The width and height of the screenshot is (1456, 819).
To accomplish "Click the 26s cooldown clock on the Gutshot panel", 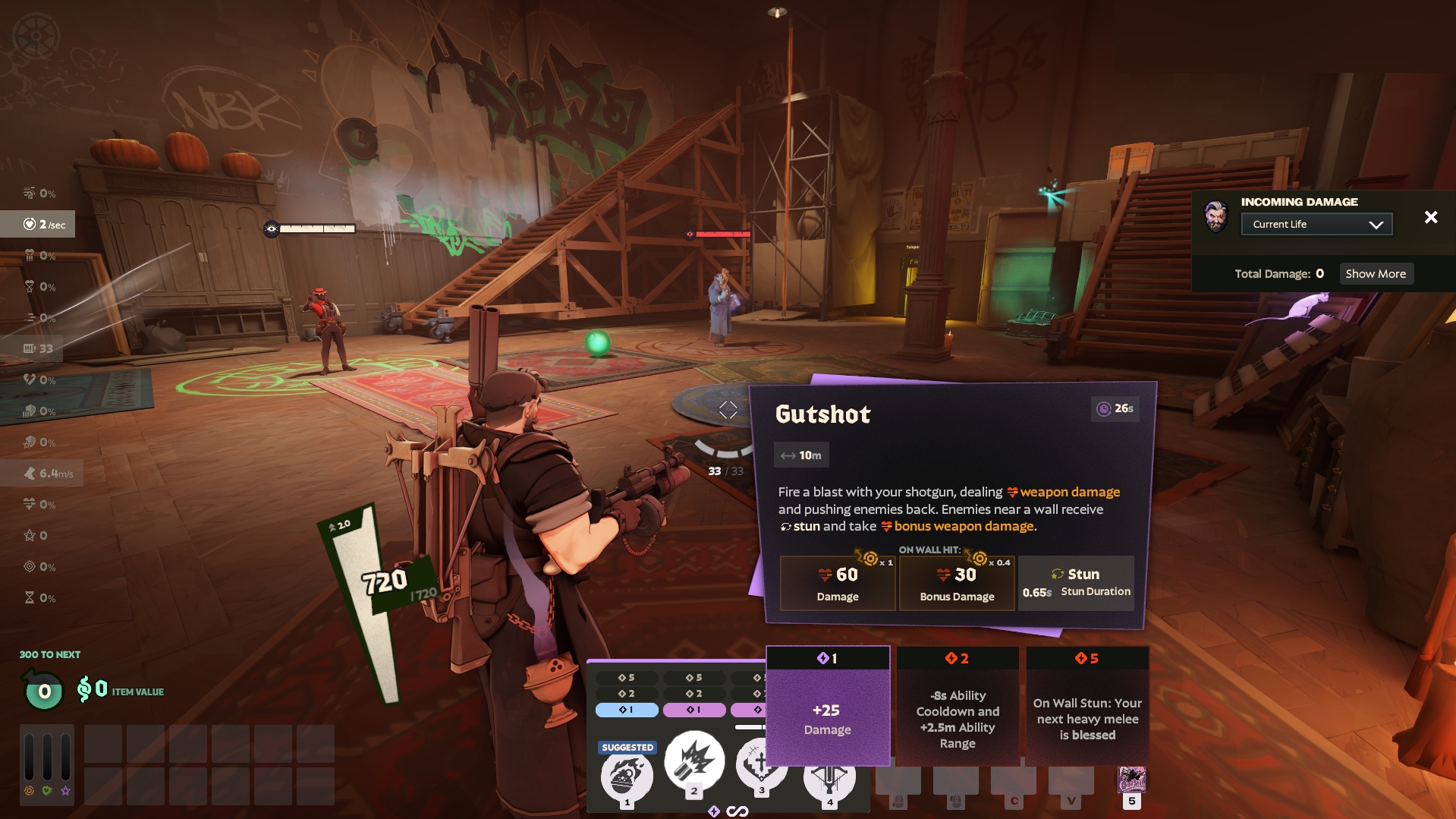I will [1115, 408].
